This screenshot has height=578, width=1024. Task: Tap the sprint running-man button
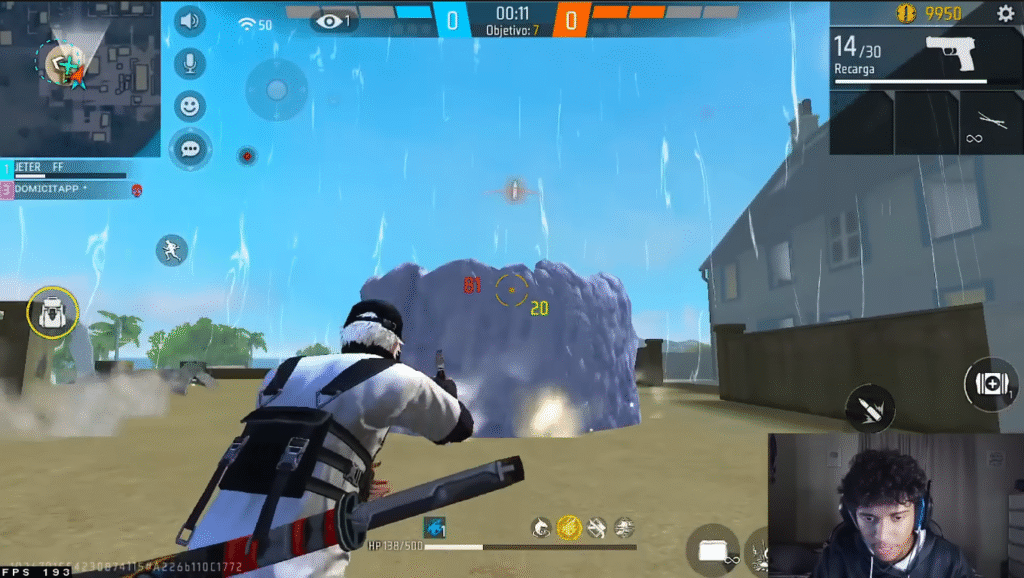172,249
